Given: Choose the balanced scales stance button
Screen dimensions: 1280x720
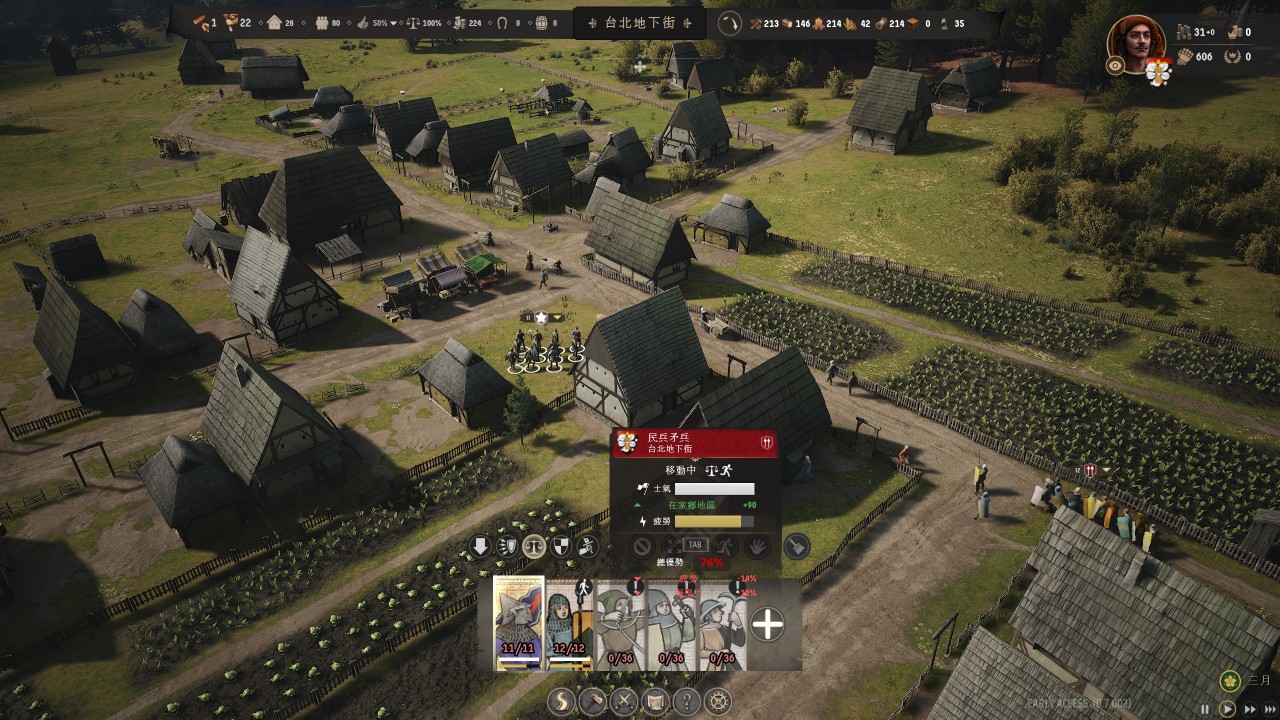Looking at the screenshot, I should (534, 546).
